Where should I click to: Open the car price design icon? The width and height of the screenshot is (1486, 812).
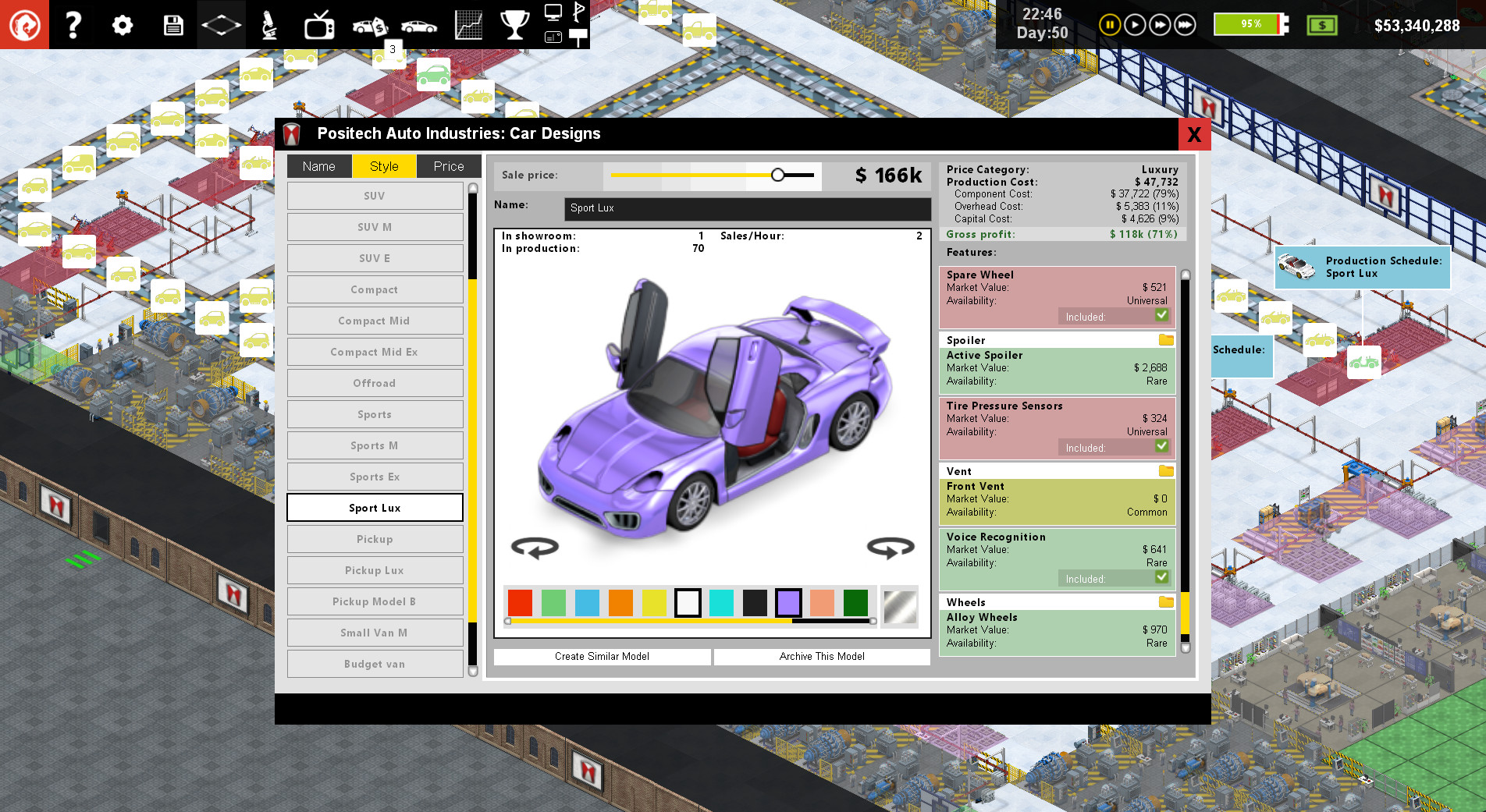tap(368, 24)
